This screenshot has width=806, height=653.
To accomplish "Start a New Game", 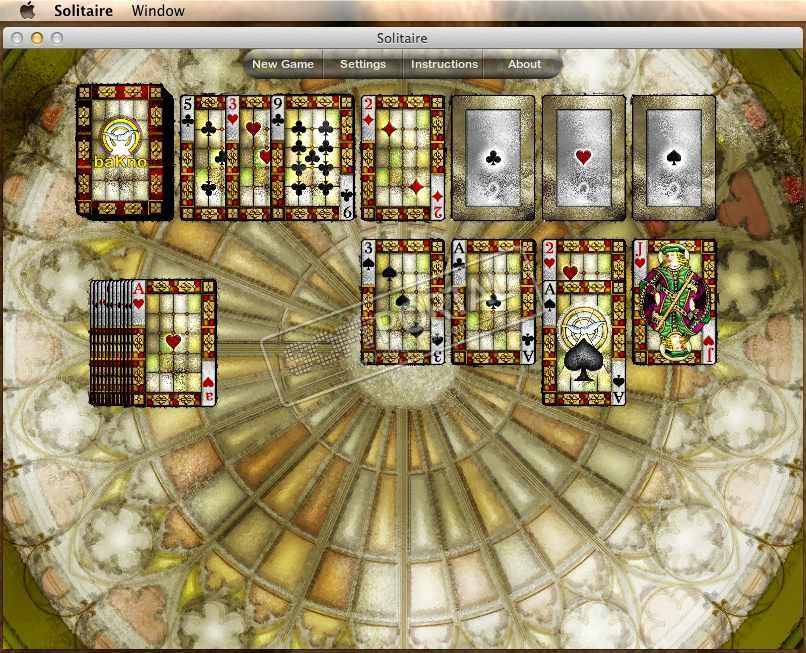I will pos(283,64).
